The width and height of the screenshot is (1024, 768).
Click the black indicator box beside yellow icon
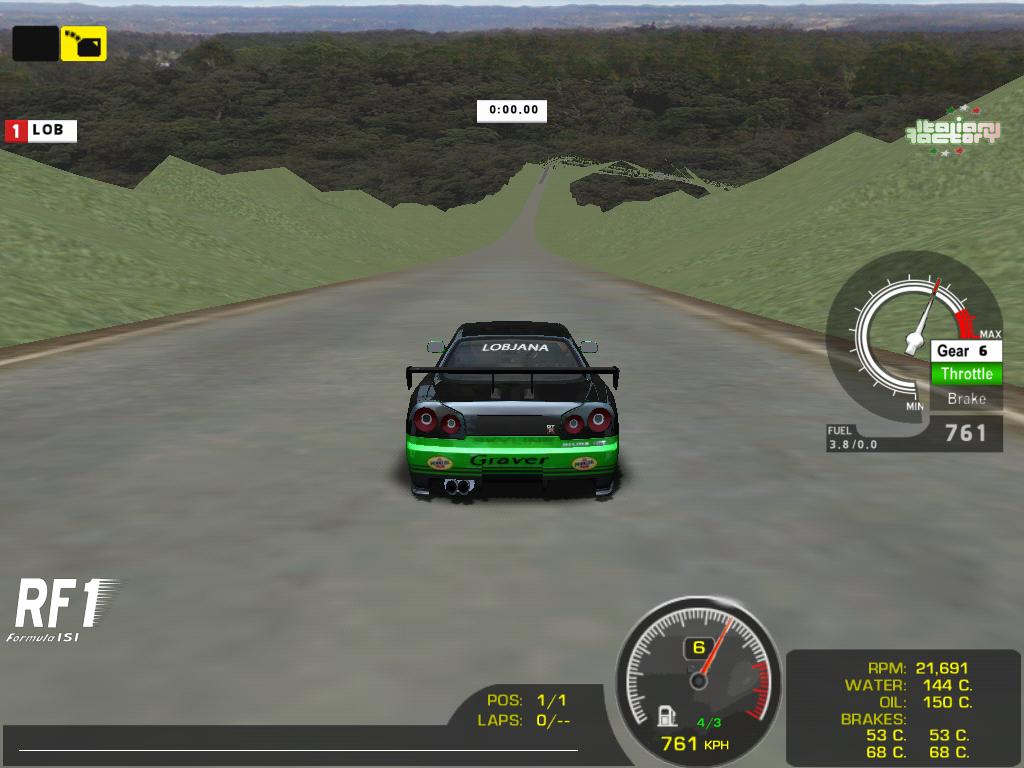pos(35,43)
